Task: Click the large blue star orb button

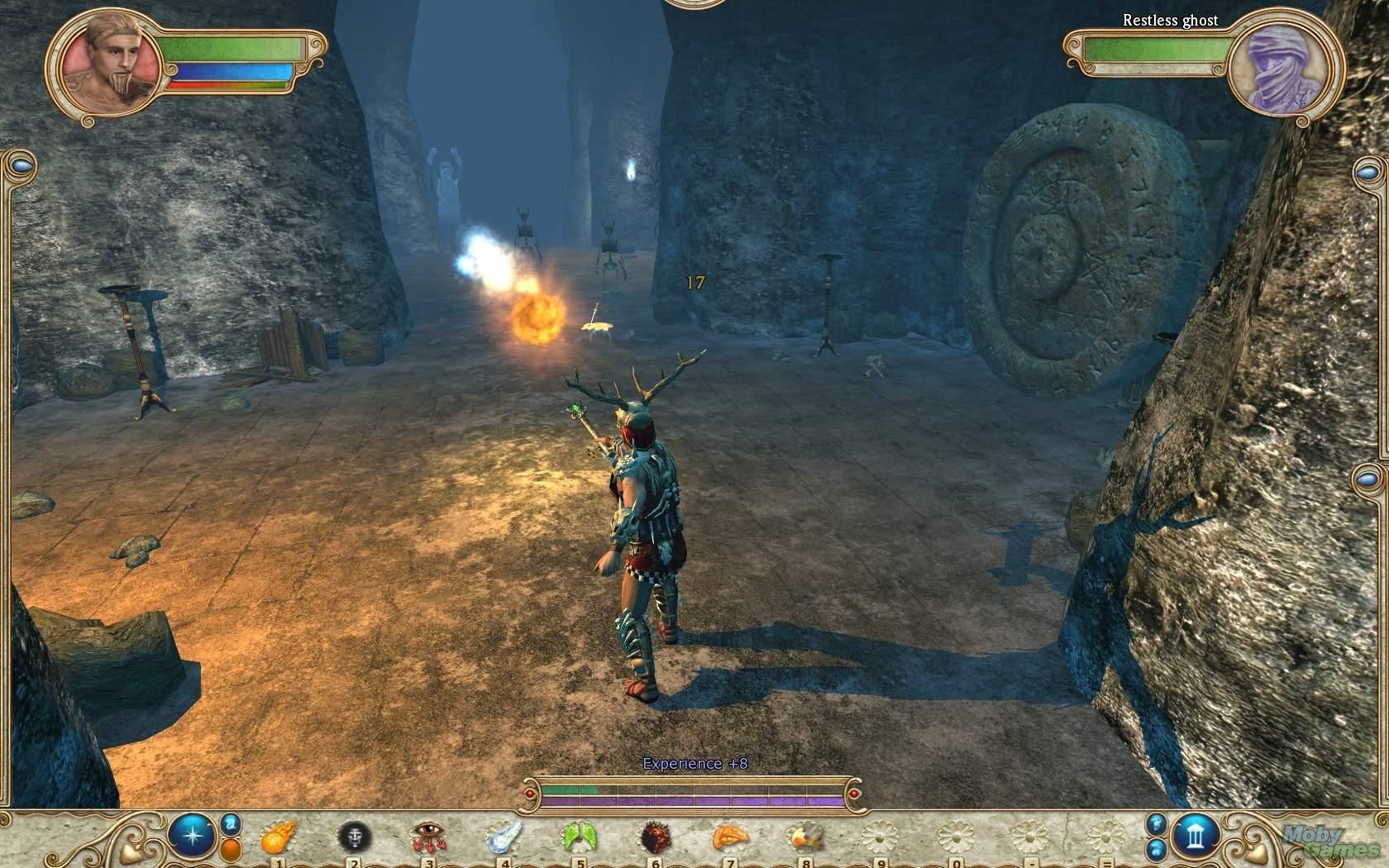Action: click(192, 835)
